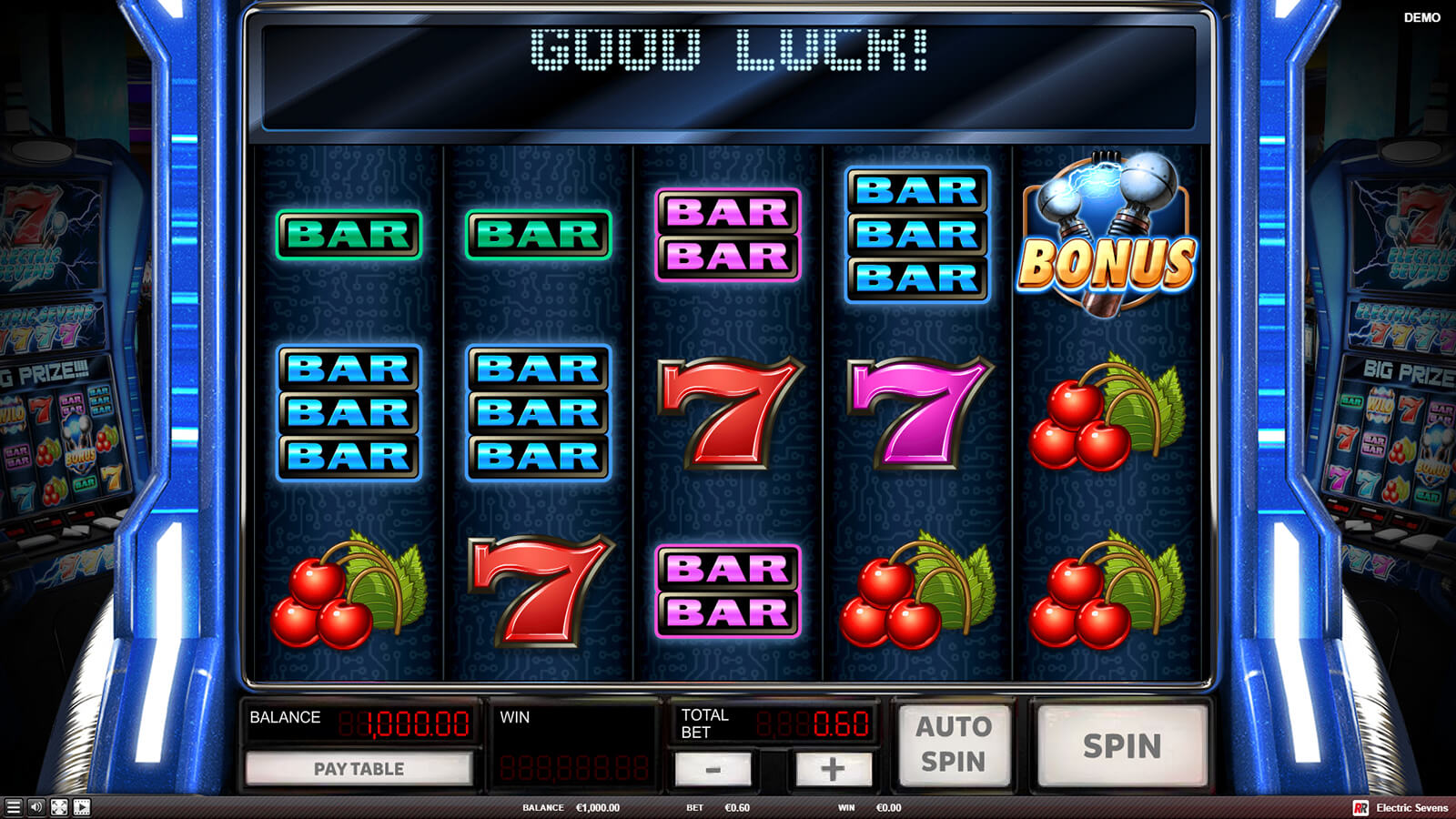Start Auto Spin mode
Image resolution: width=1456 pixels, height=819 pixels.
[x=953, y=744]
